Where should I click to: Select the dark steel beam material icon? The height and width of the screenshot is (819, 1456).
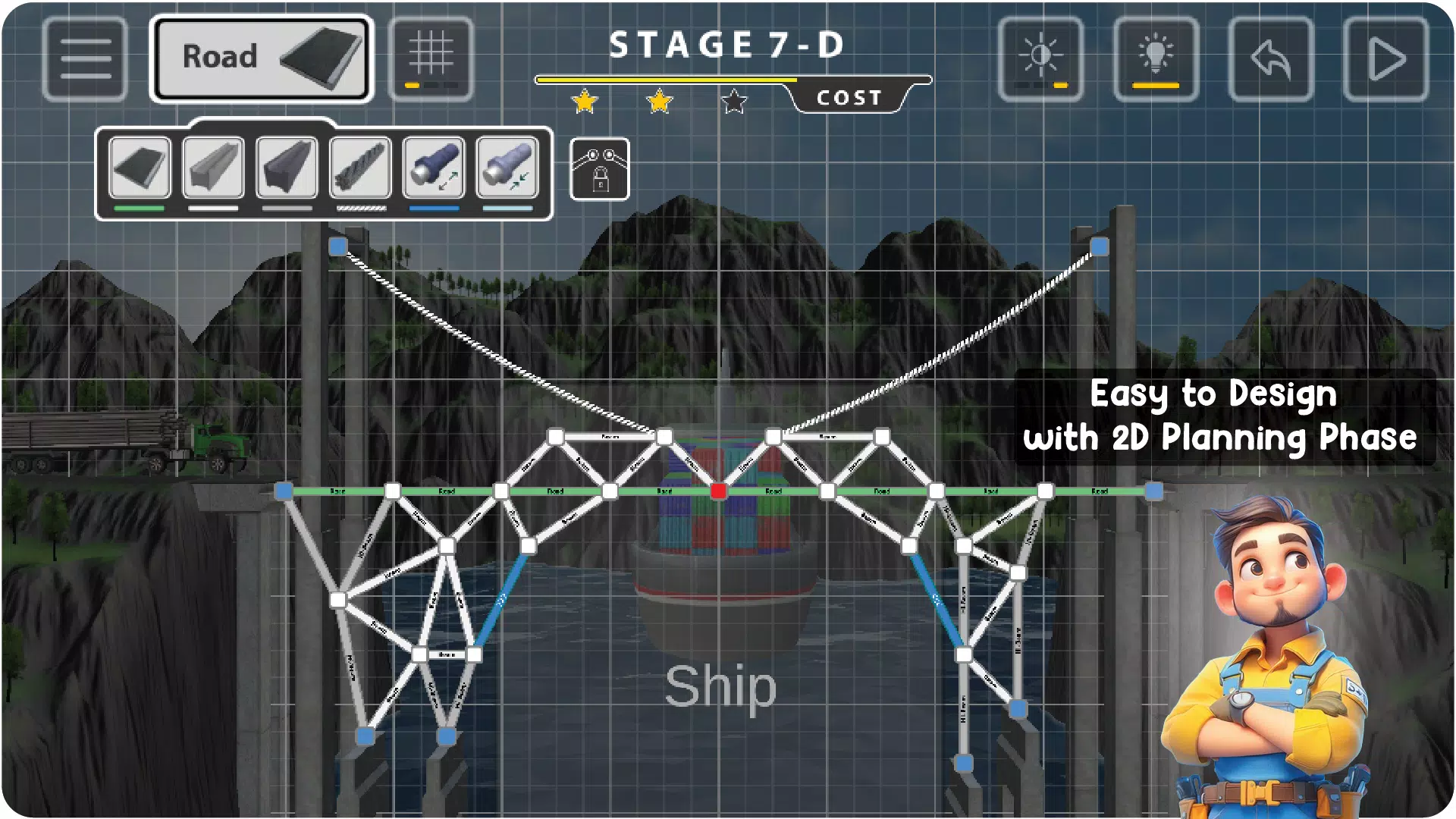point(287,165)
